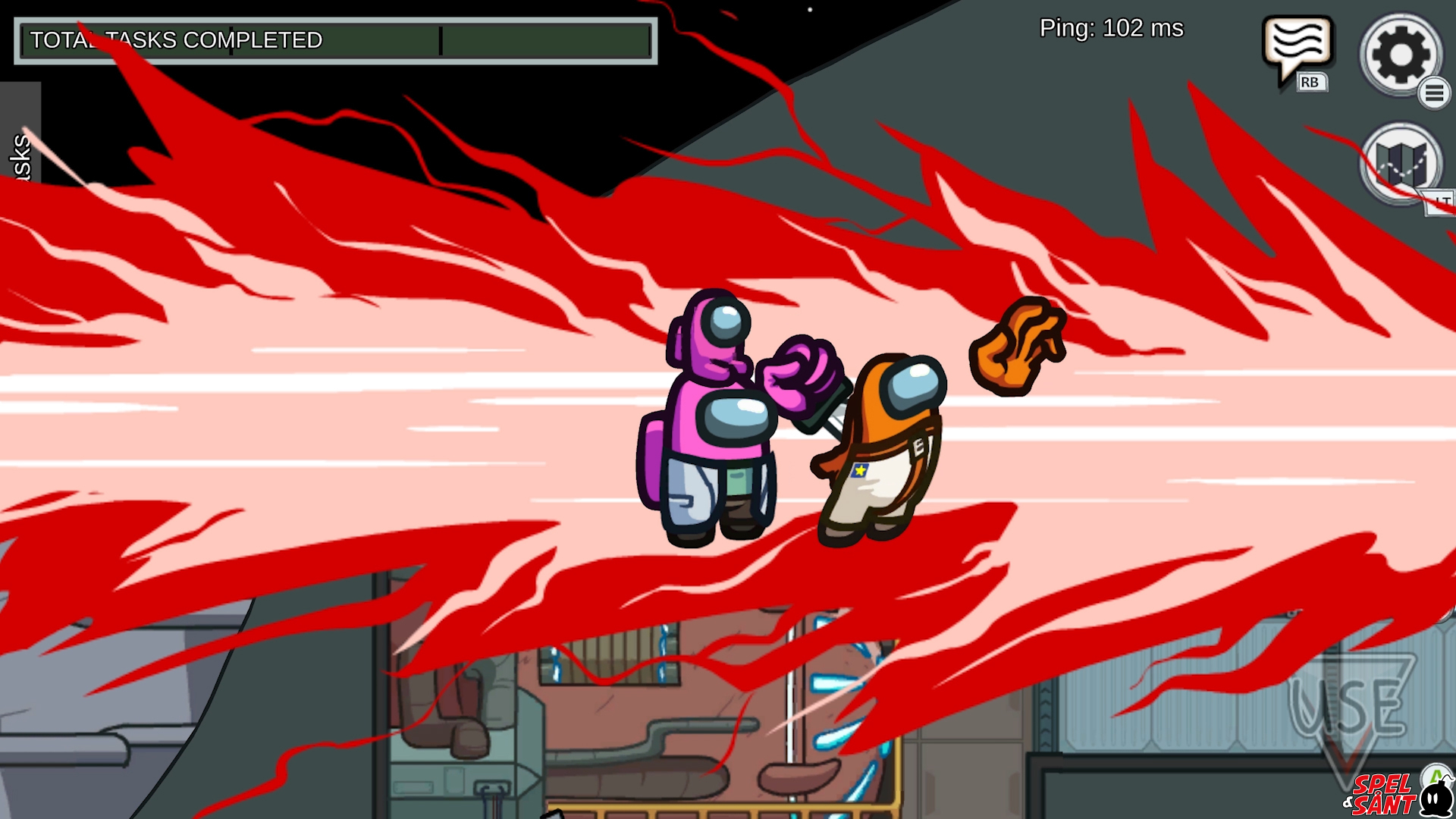Open the settings gear menu
This screenshot has width=1456, height=819.
pos(1400,55)
